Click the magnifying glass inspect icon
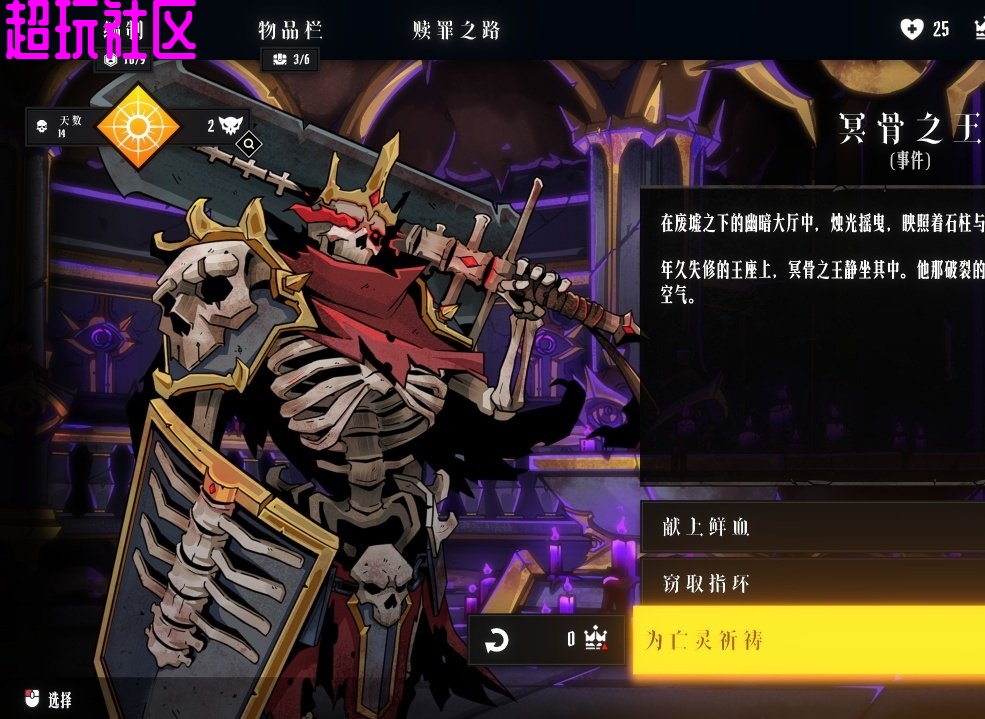 coord(249,145)
